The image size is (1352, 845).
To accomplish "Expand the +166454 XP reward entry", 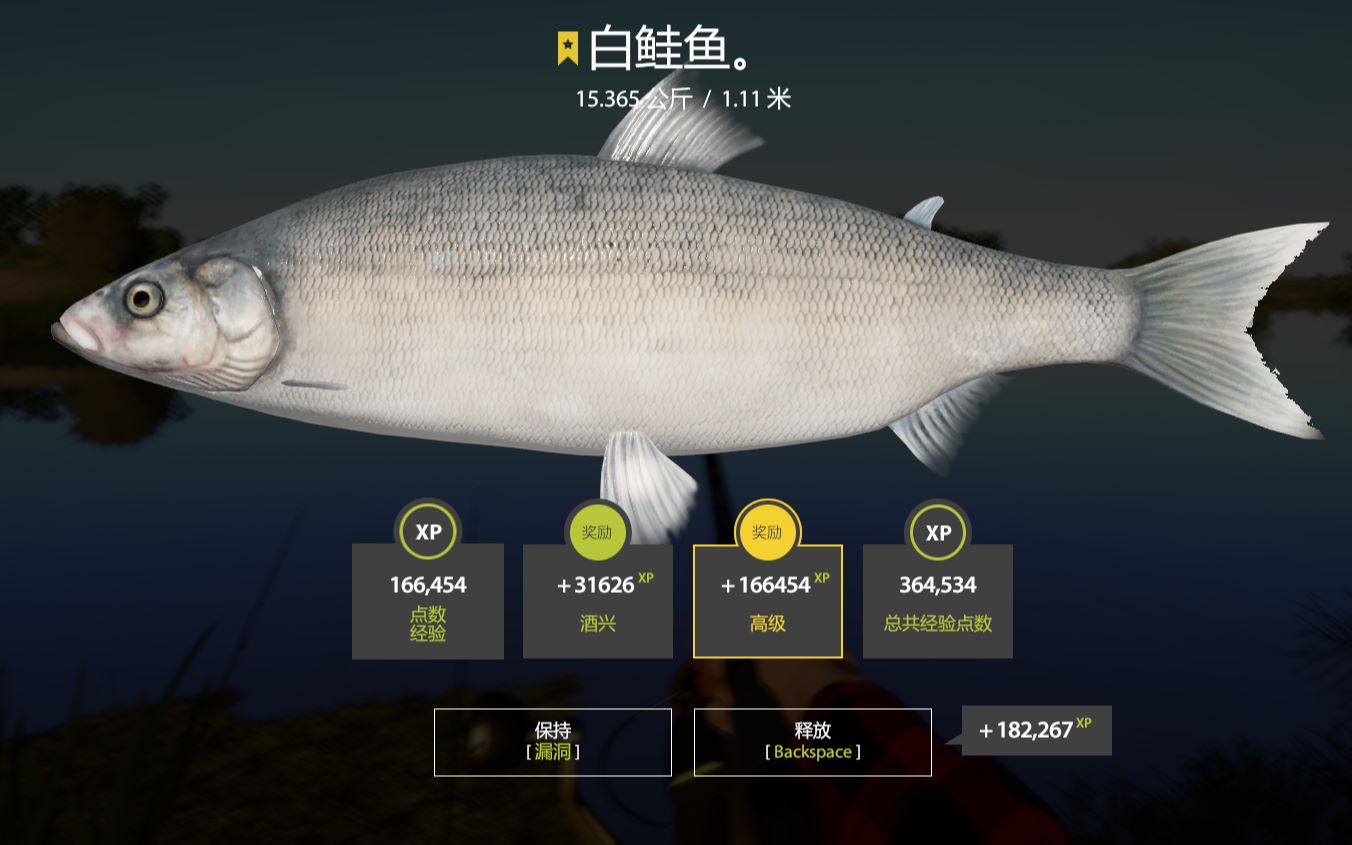I will (x=767, y=584).
